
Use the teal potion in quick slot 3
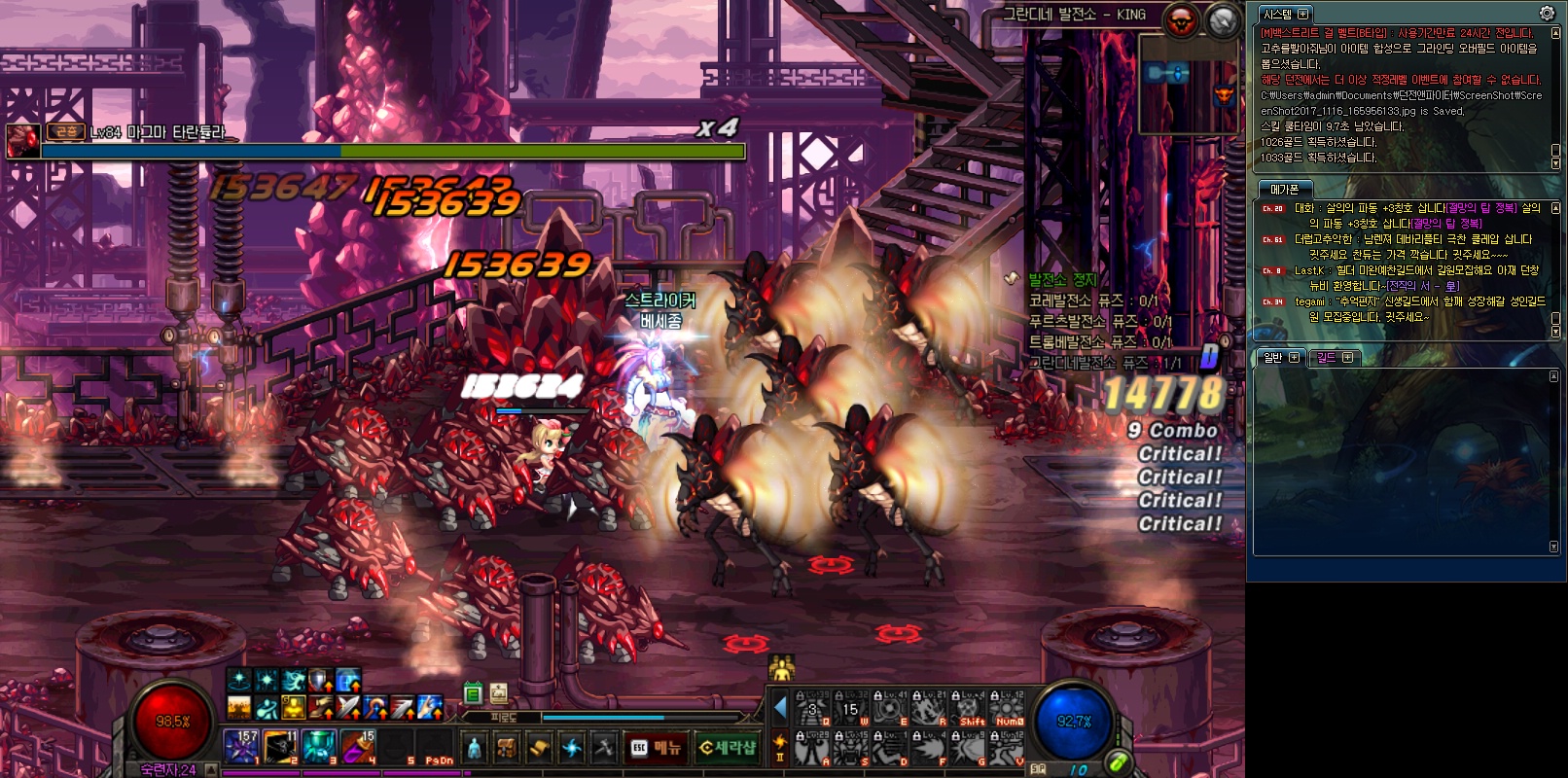click(x=319, y=746)
